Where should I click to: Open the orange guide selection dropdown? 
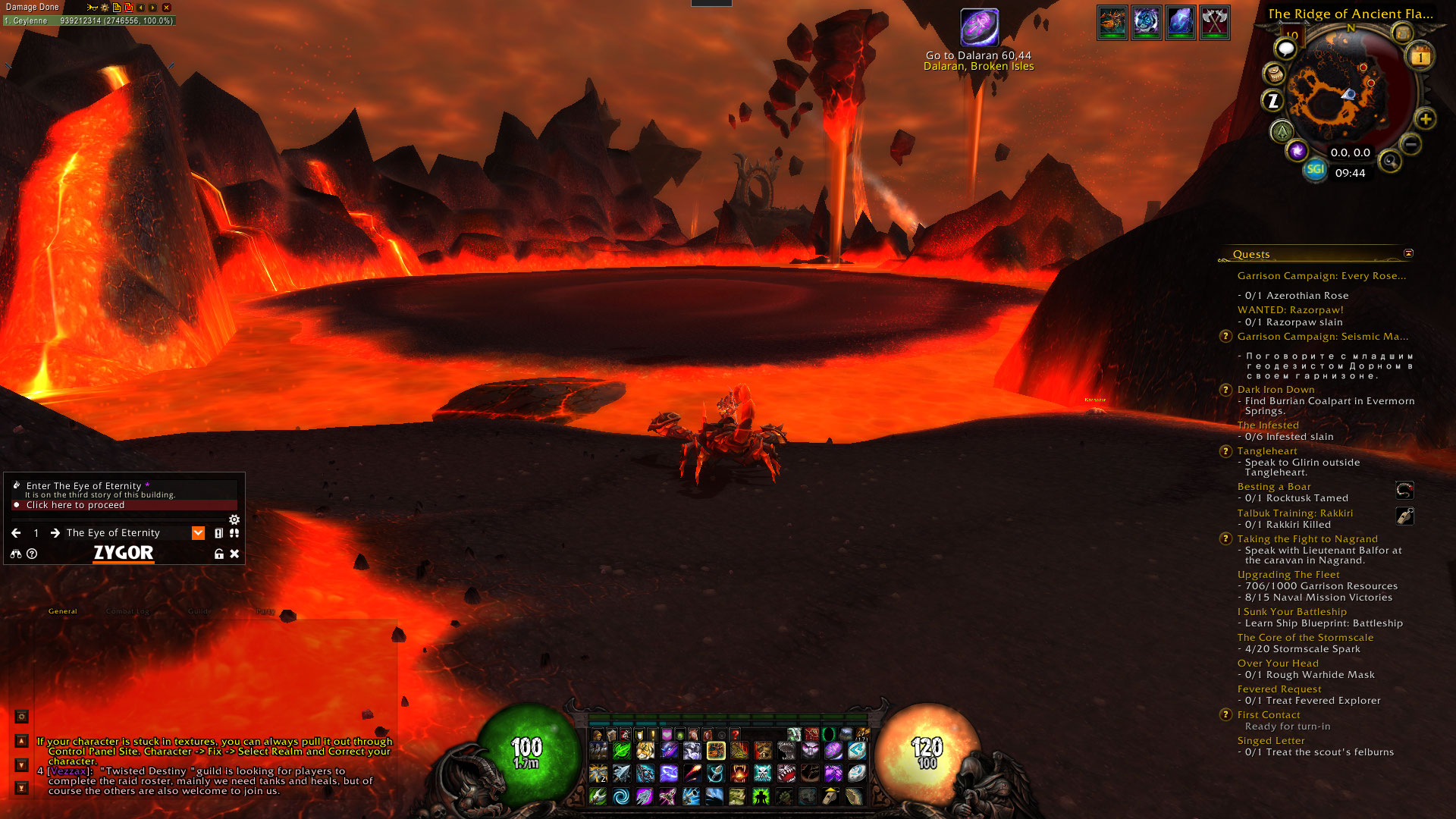198,533
